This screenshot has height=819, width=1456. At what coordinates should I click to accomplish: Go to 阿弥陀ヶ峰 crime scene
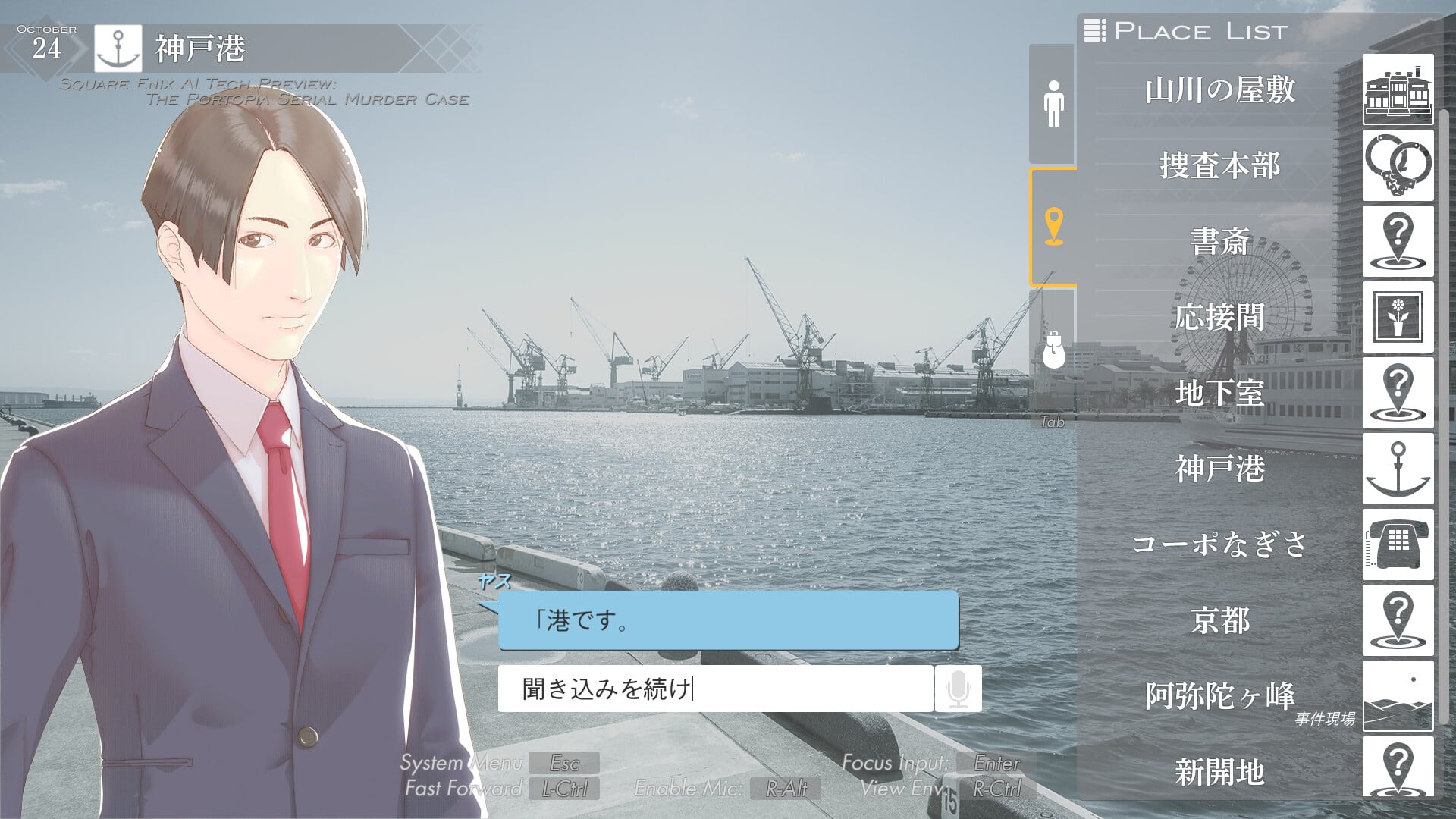point(1219,696)
